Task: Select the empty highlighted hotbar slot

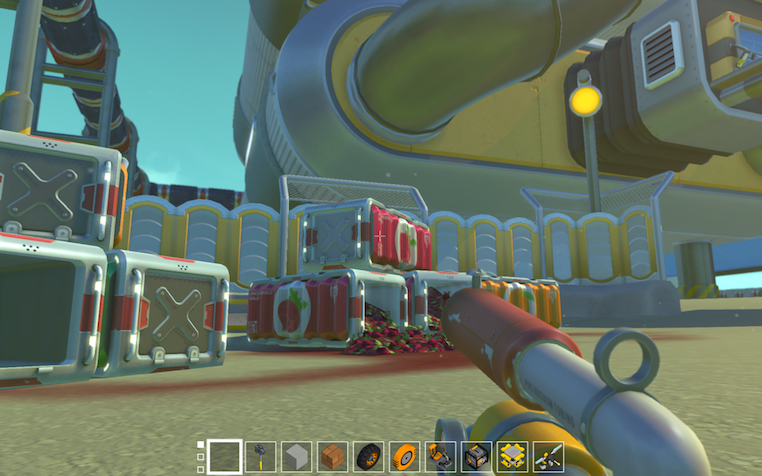Action: pyautogui.click(x=225, y=457)
